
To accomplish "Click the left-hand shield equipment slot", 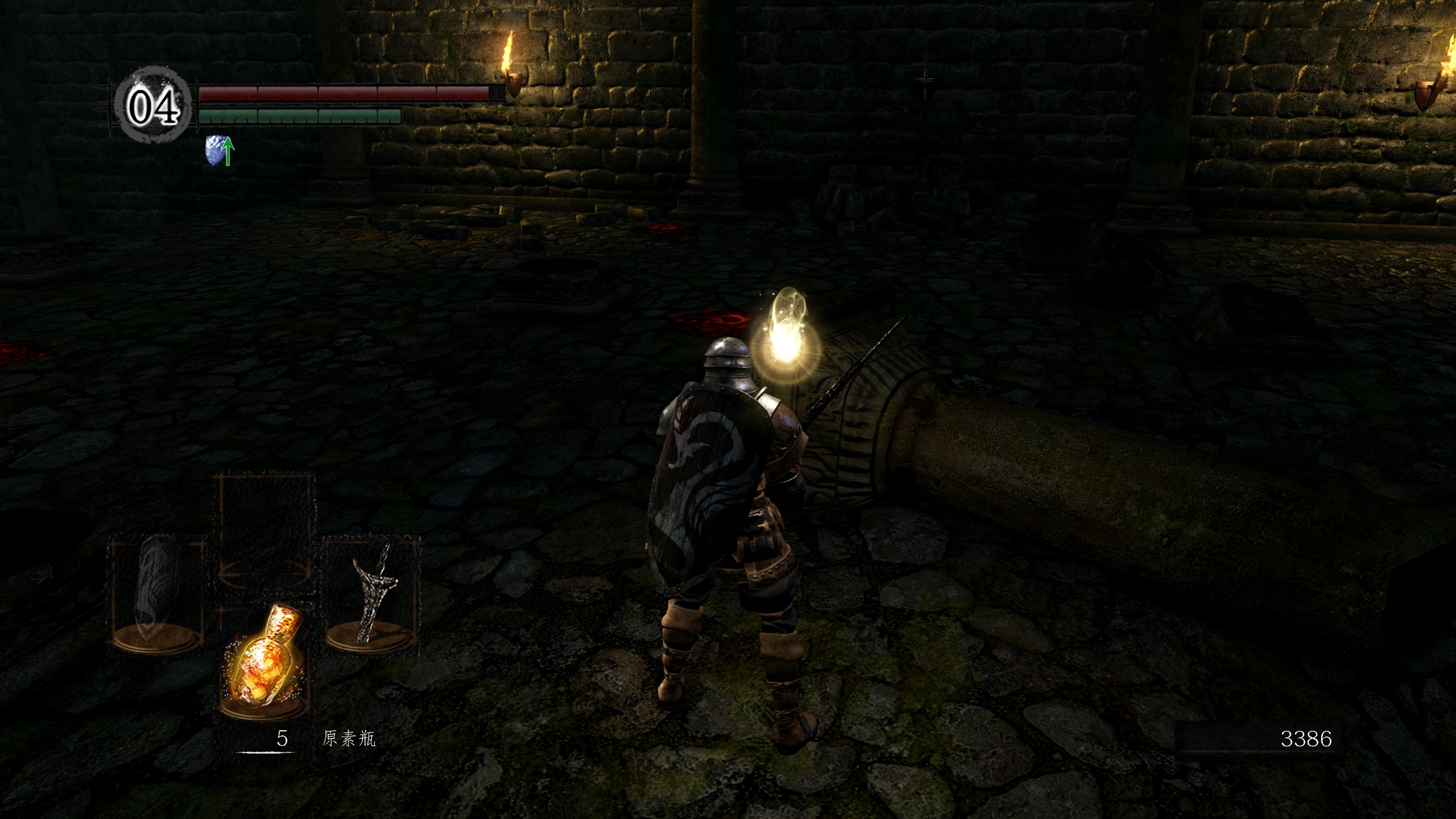I will (156, 595).
